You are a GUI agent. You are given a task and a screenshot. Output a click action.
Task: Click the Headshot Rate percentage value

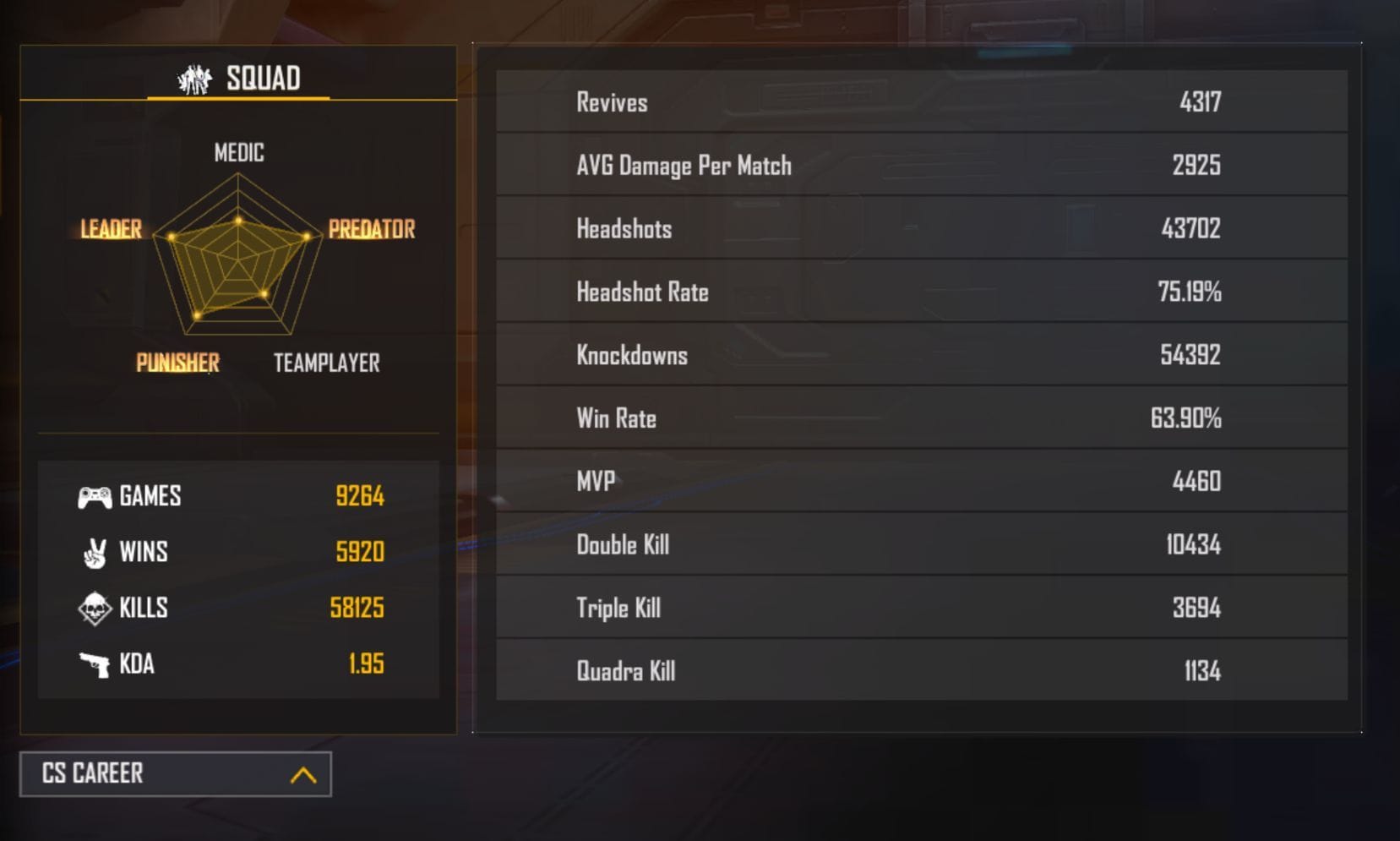(1190, 292)
